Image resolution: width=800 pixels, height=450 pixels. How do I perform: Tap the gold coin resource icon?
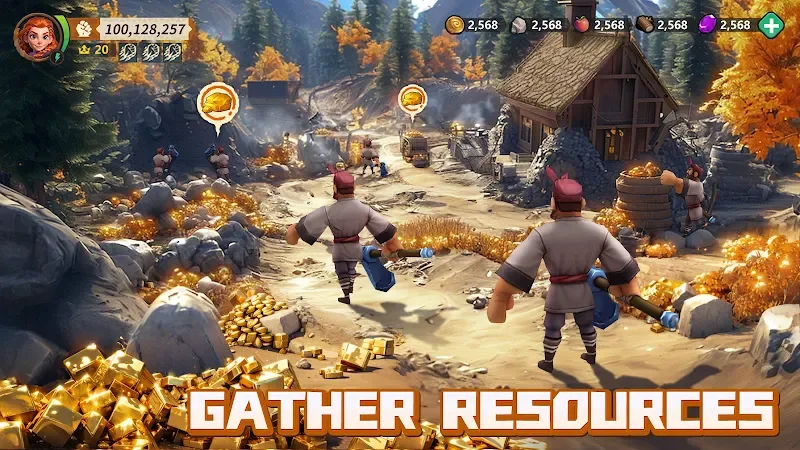pyautogui.click(x=455, y=25)
